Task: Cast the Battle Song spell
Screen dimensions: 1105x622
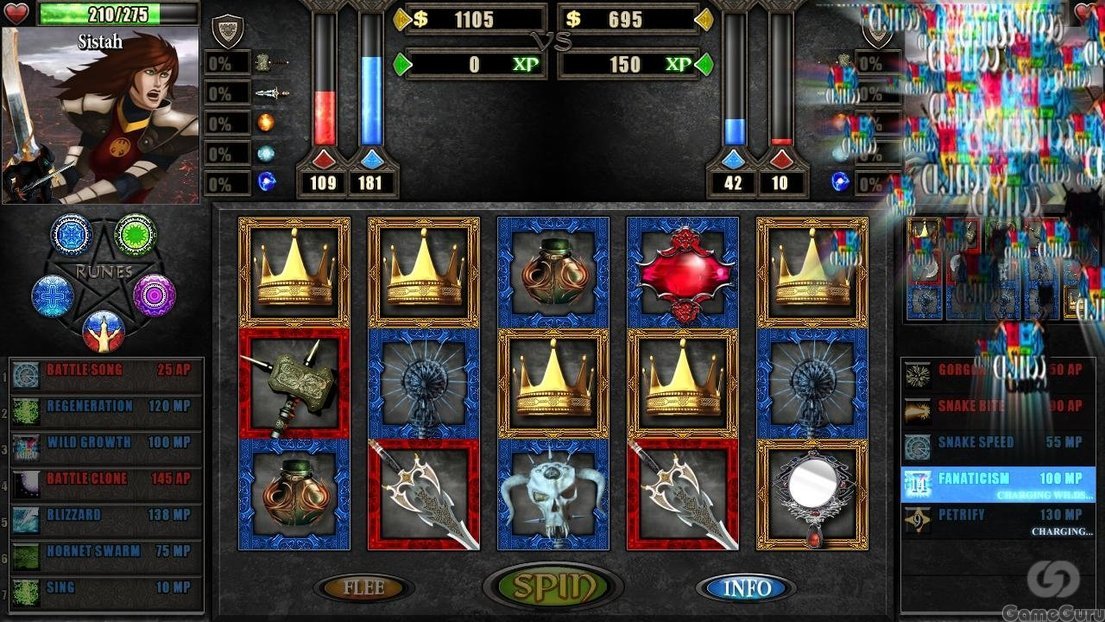Action: tap(106, 371)
